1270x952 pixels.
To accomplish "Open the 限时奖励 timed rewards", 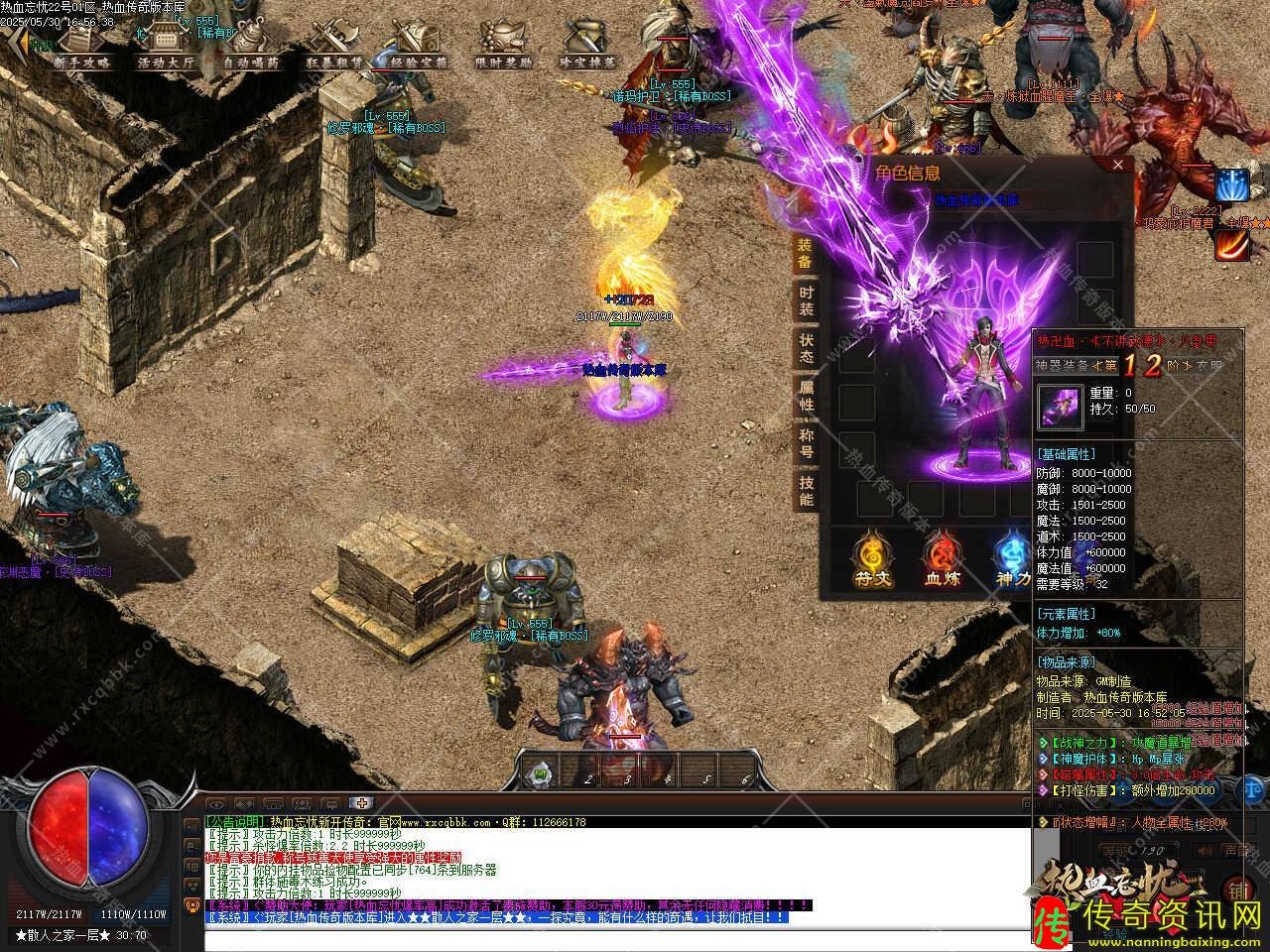I will (503, 45).
